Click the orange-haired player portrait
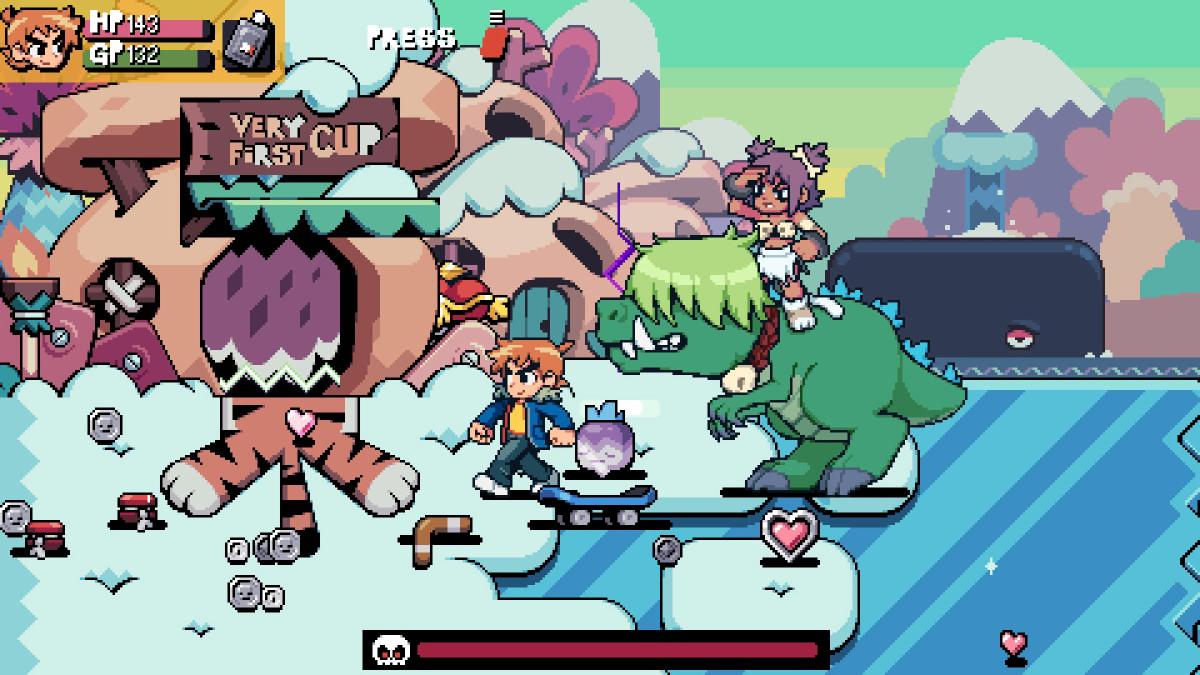The height and width of the screenshot is (675, 1200). coord(42,40)
